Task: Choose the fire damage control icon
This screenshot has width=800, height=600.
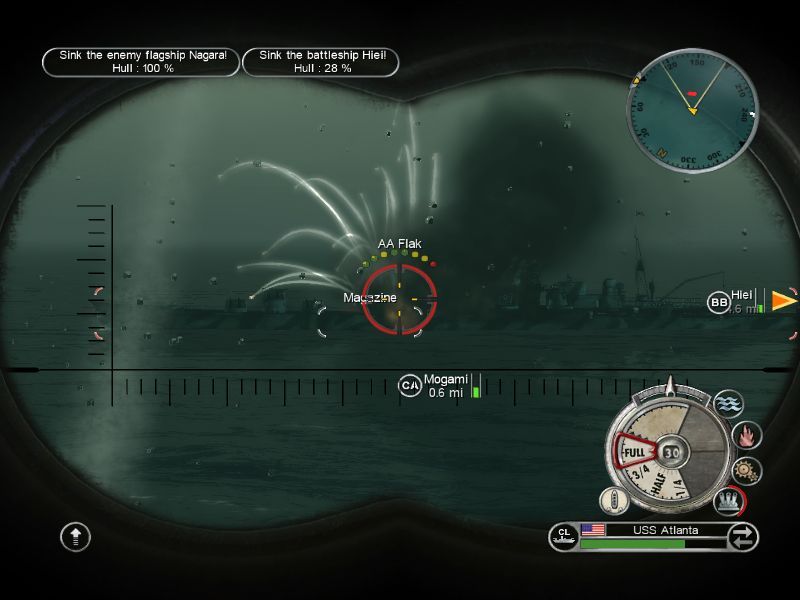Action: [x=747, y=435]
